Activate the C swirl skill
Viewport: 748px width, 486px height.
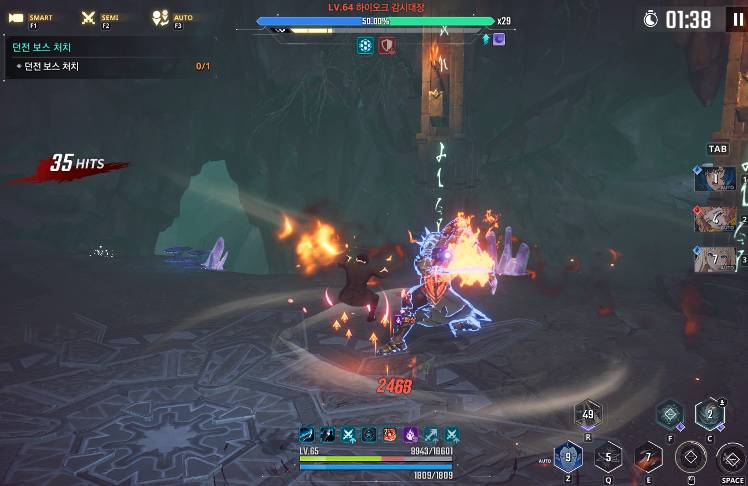pos(710,413)
